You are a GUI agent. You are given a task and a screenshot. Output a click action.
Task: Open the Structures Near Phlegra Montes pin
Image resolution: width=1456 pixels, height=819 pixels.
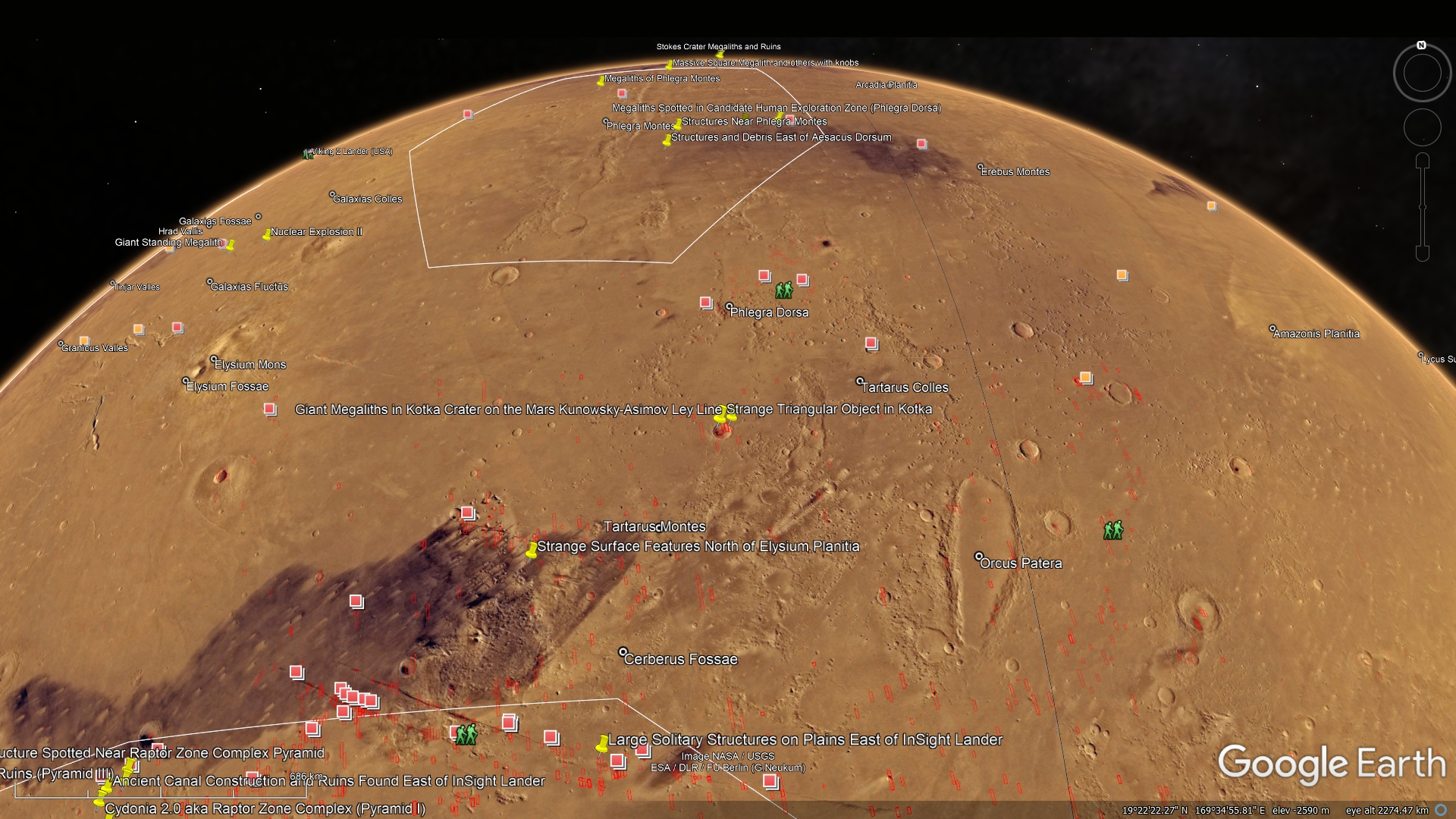(677, 124)
